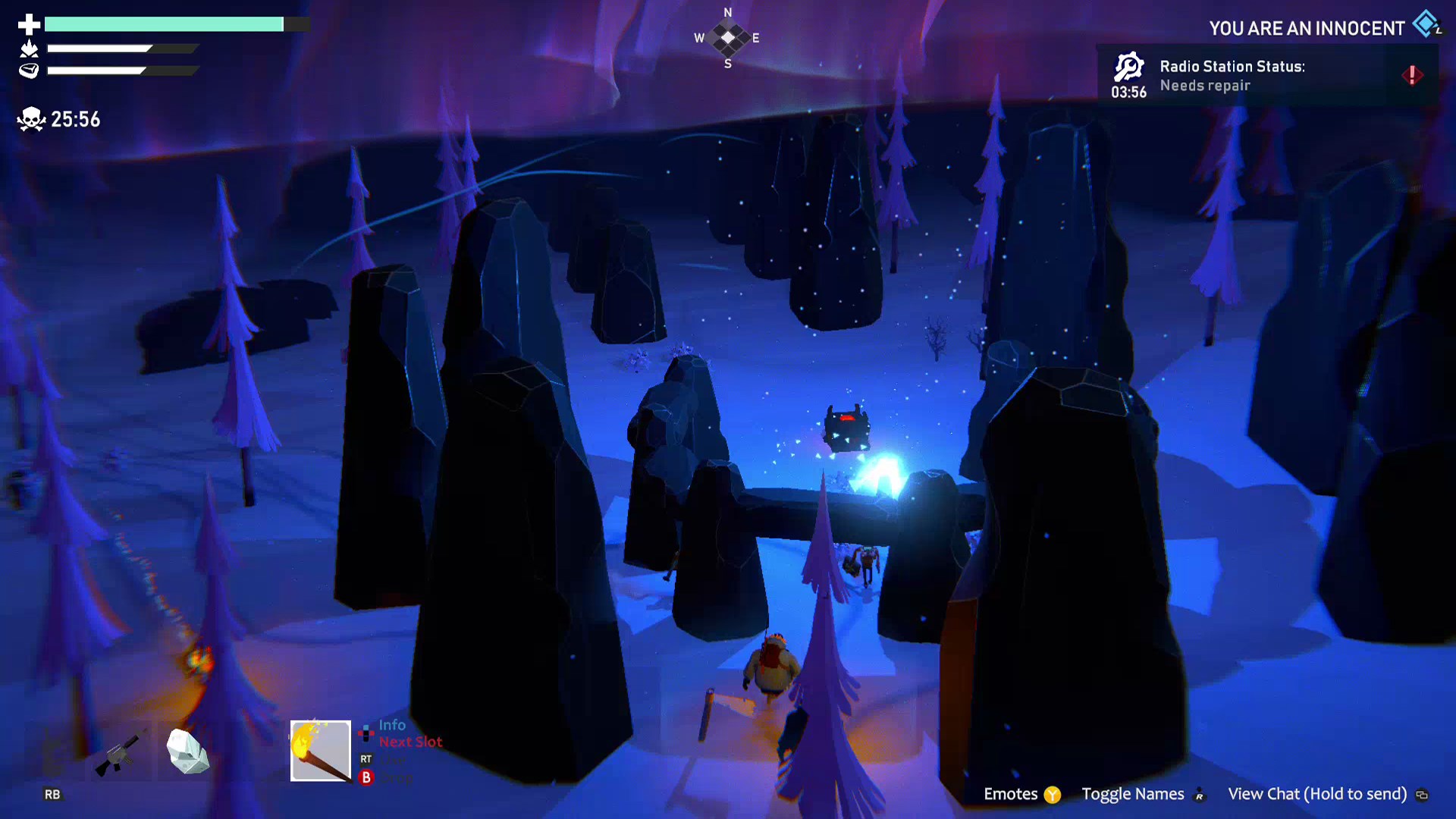Open the Emotes option
Viewport: 1456px width, 819px height.
pos(1021,794)
